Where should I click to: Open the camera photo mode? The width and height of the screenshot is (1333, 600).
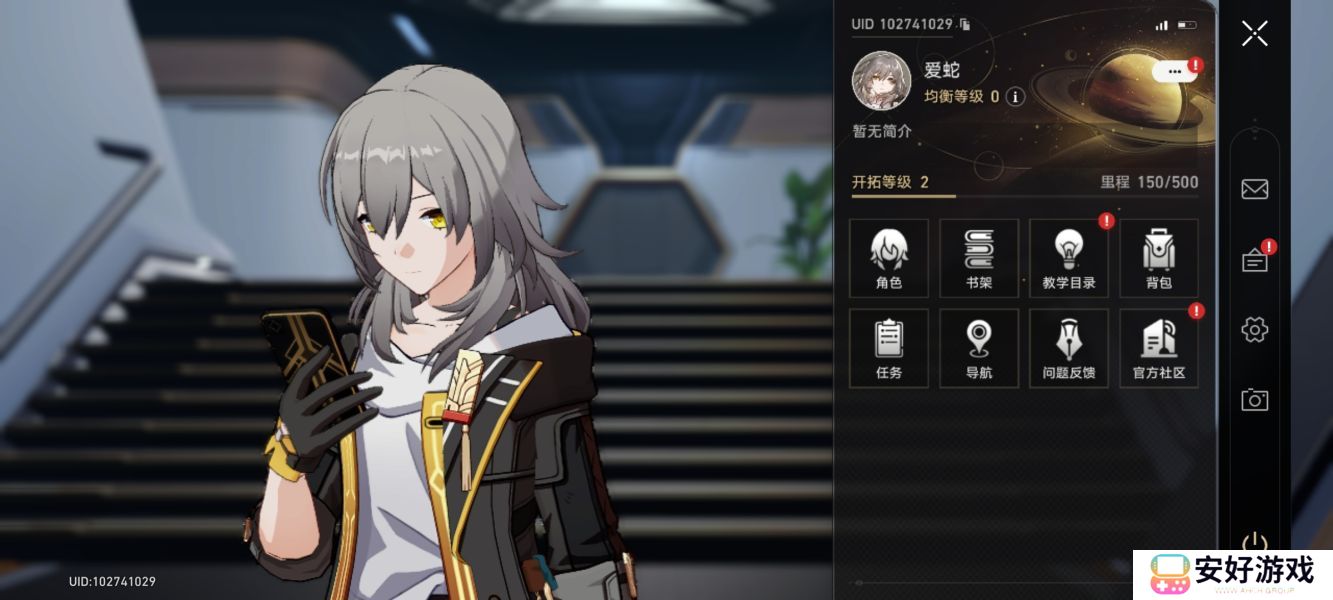pyautogui.click(x=1254, y=400)
